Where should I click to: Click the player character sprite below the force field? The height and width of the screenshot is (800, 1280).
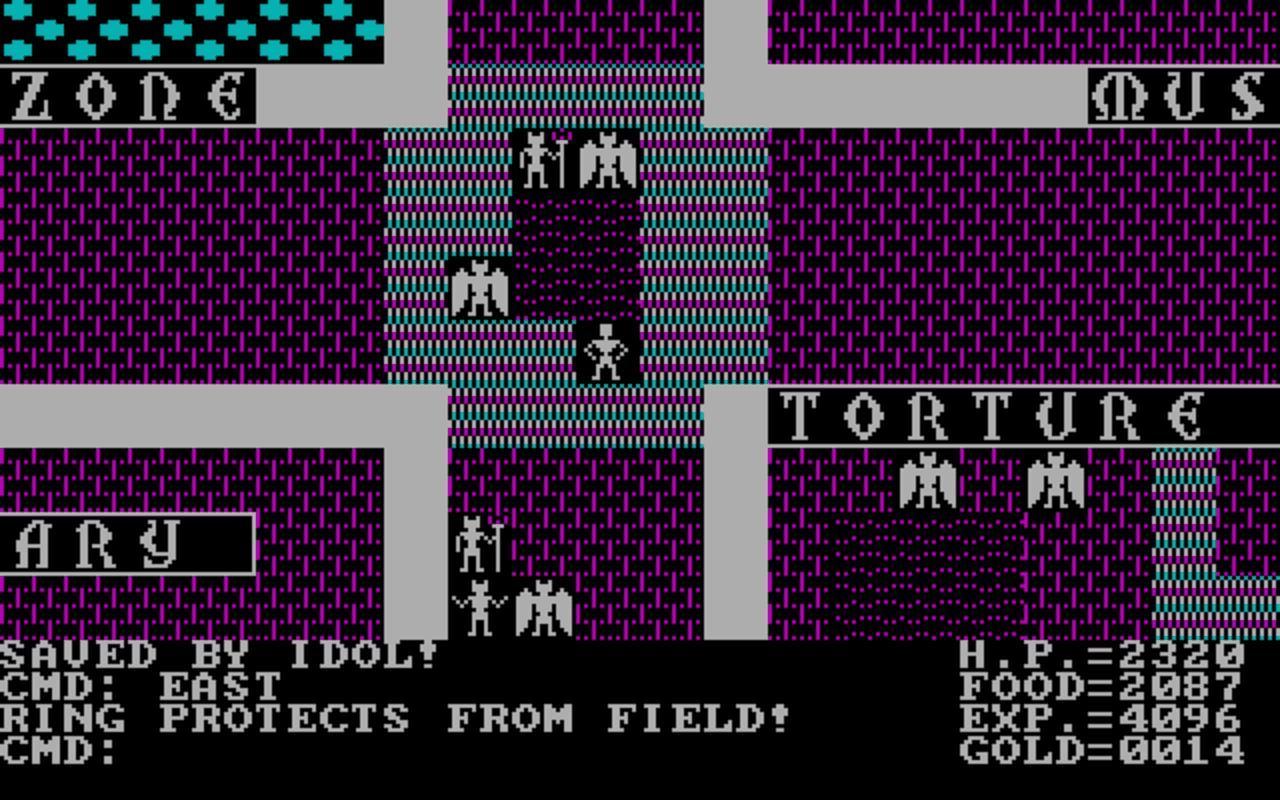608,352
